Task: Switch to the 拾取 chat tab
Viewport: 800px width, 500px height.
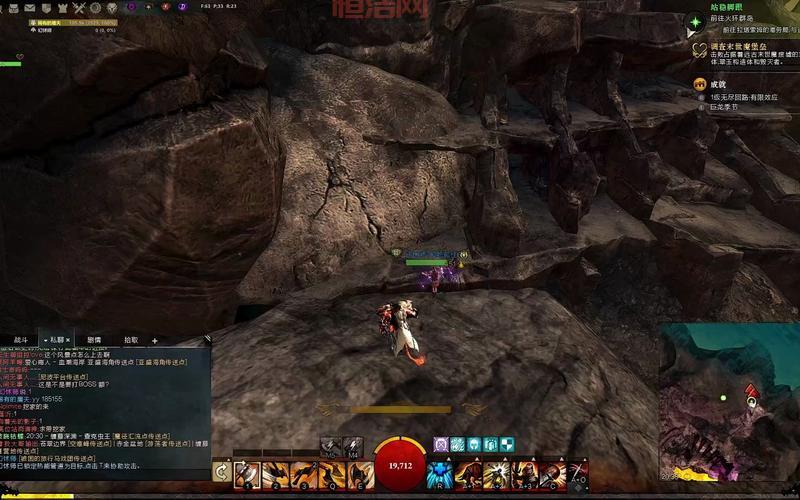Action: 130,340
